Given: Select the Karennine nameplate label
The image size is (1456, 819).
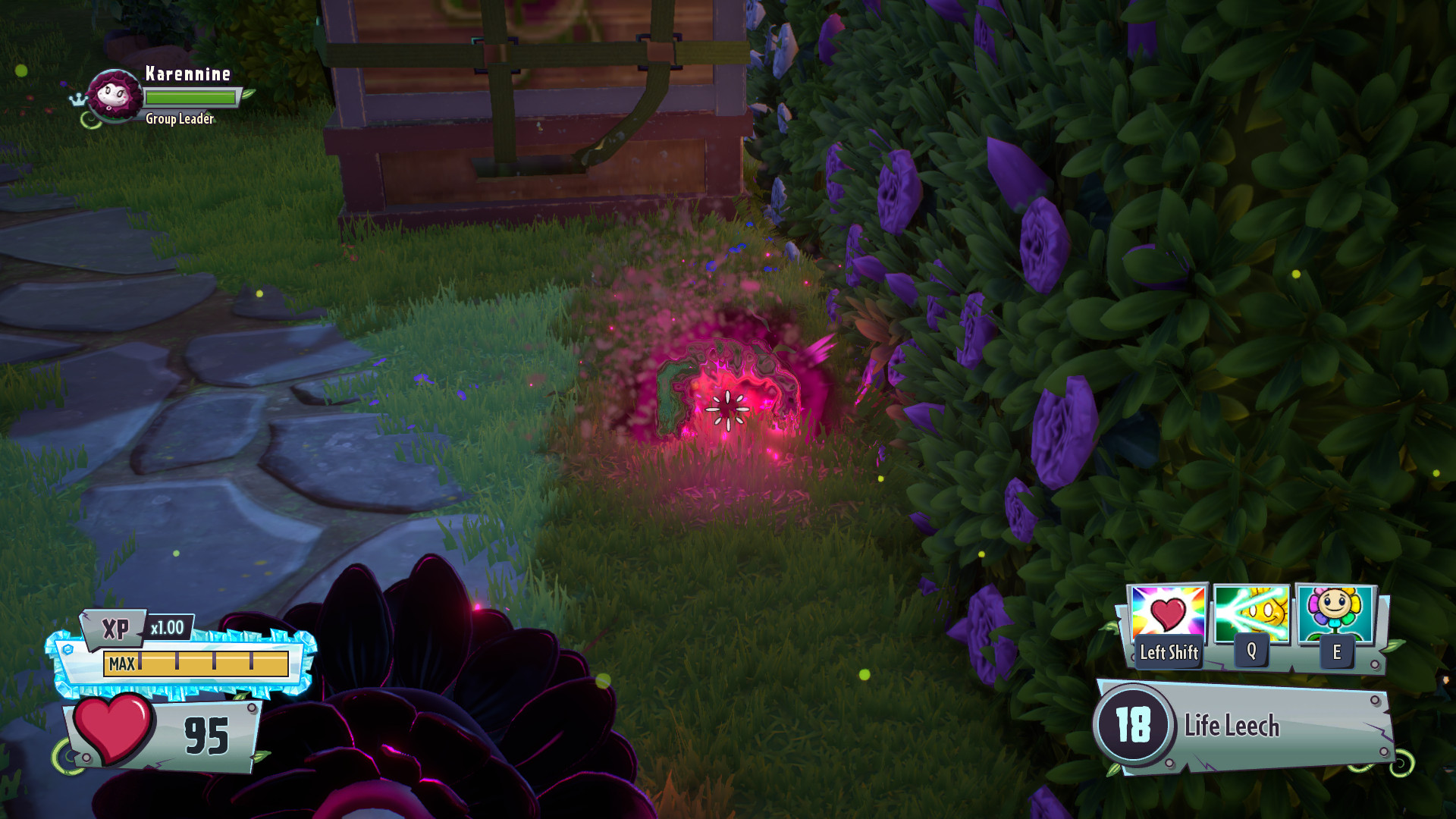Looking at the screenshot, I should [187, 74].
